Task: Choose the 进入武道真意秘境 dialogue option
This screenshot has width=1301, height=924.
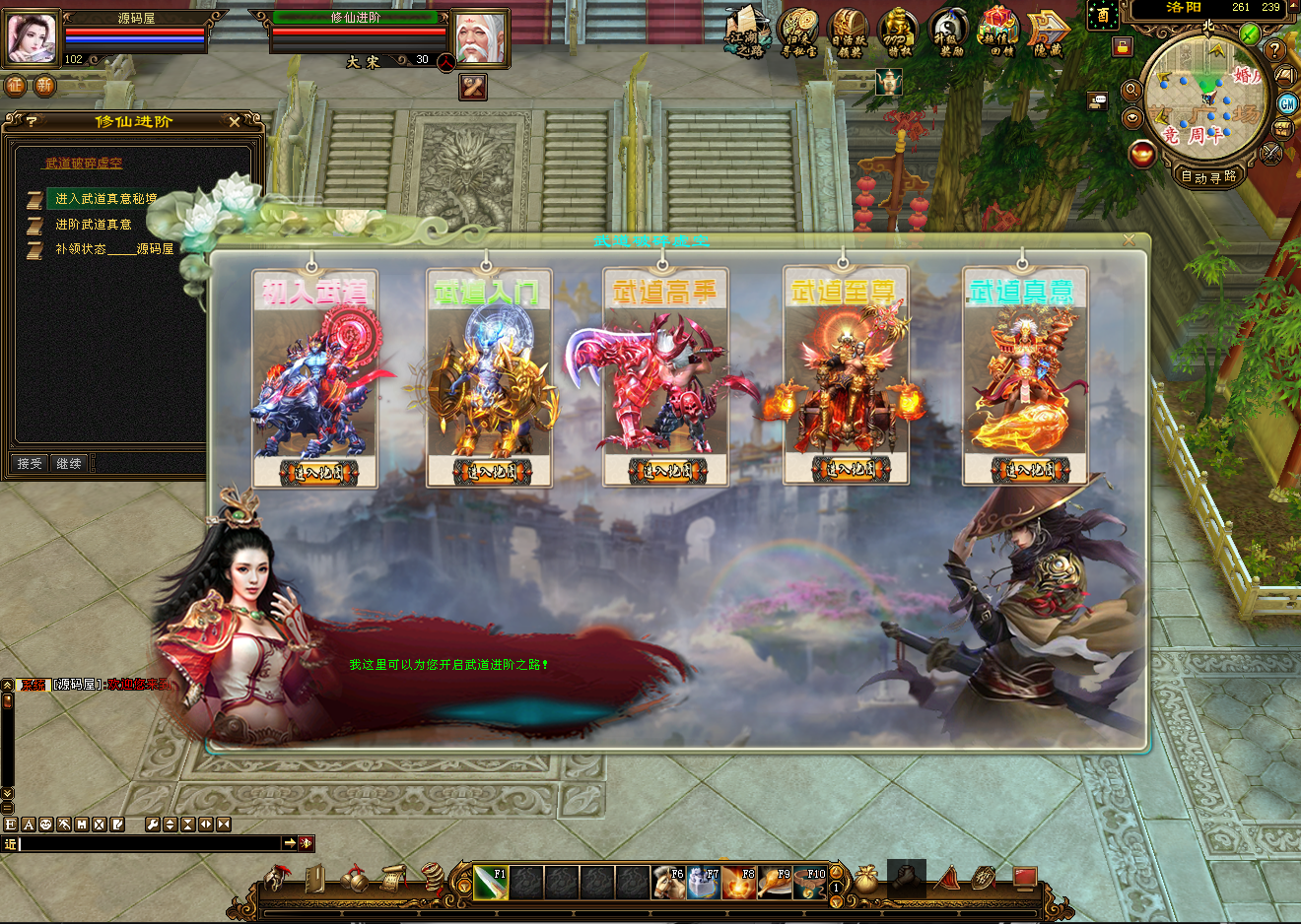Action: click(x=105, y=199)
